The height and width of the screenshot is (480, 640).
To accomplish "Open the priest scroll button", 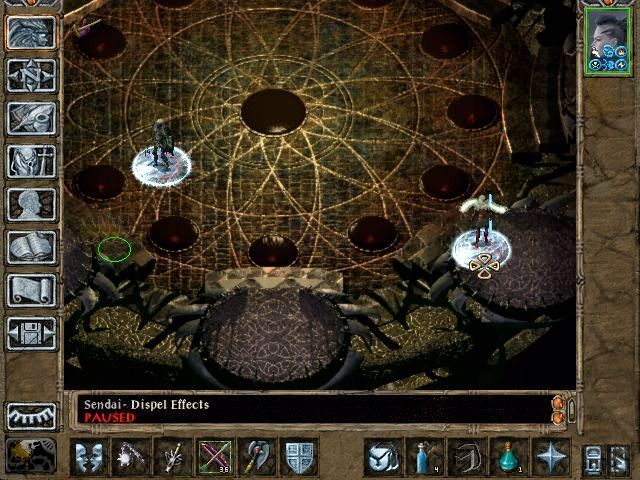I will [x=32, y=290].
